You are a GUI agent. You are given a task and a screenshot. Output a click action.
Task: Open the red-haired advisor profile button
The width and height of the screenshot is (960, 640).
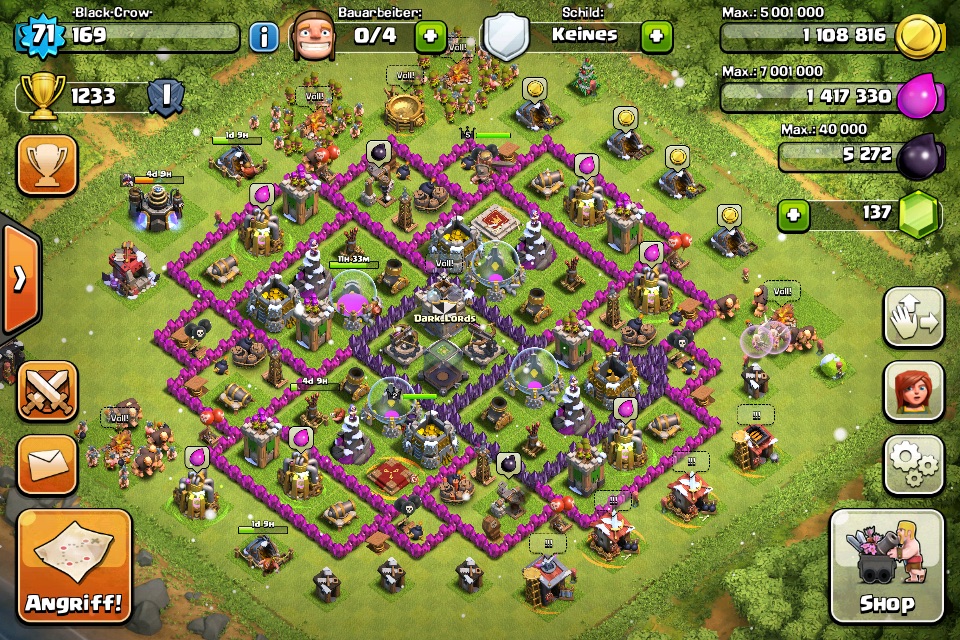(x=914, y=390)
